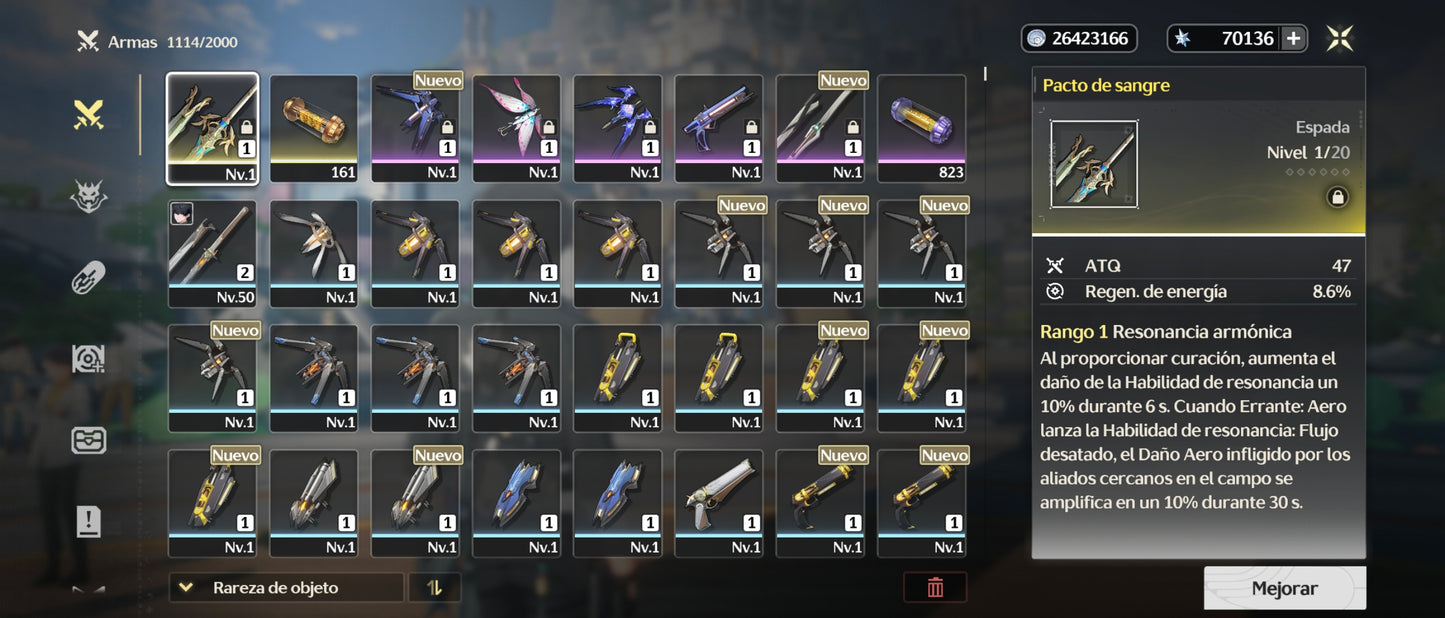Toggle the lock icon in weapon details
Image resolution: width=1445 pixels, height=618 pixels.
(1336, 198)
